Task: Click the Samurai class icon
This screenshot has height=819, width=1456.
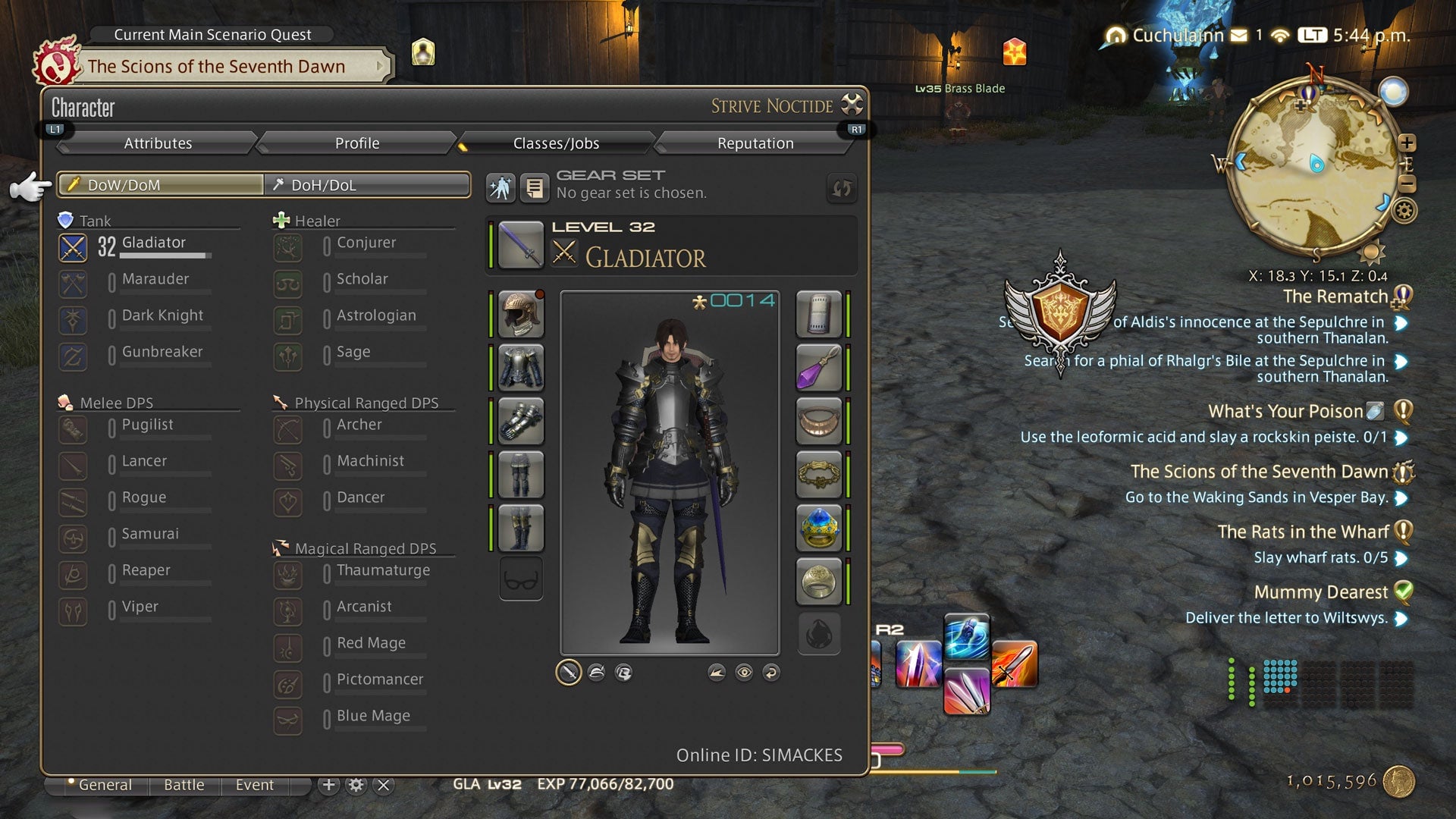Action: pyautogui.click(x=73, y=538)
